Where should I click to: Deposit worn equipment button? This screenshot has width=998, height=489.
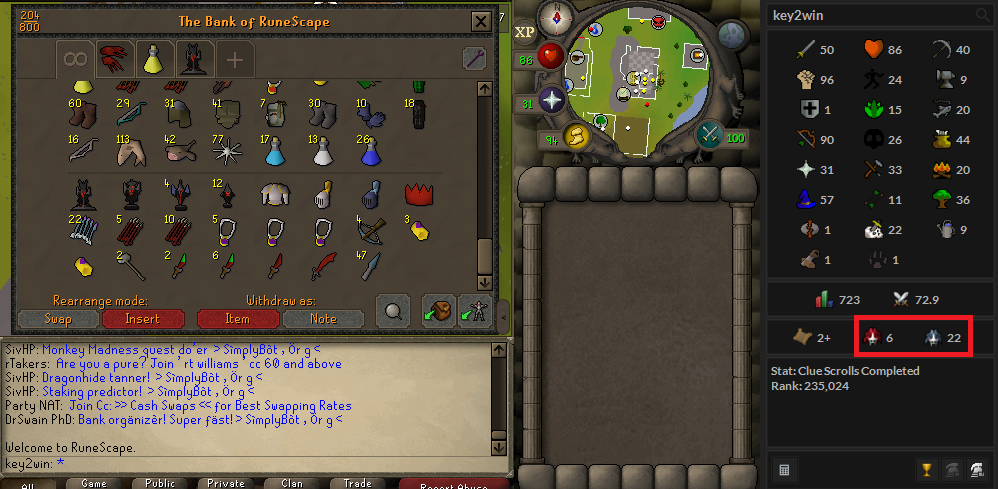tap(476, 311)
